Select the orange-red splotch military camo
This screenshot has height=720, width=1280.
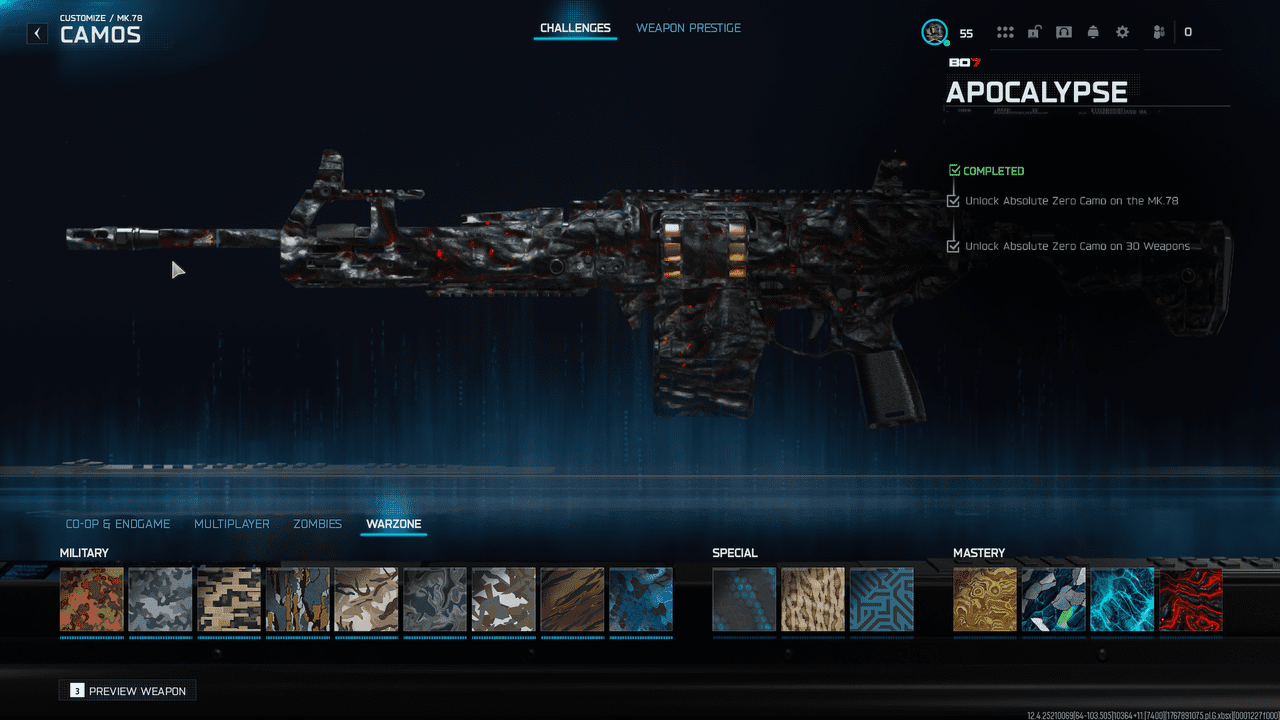(92, 600)
